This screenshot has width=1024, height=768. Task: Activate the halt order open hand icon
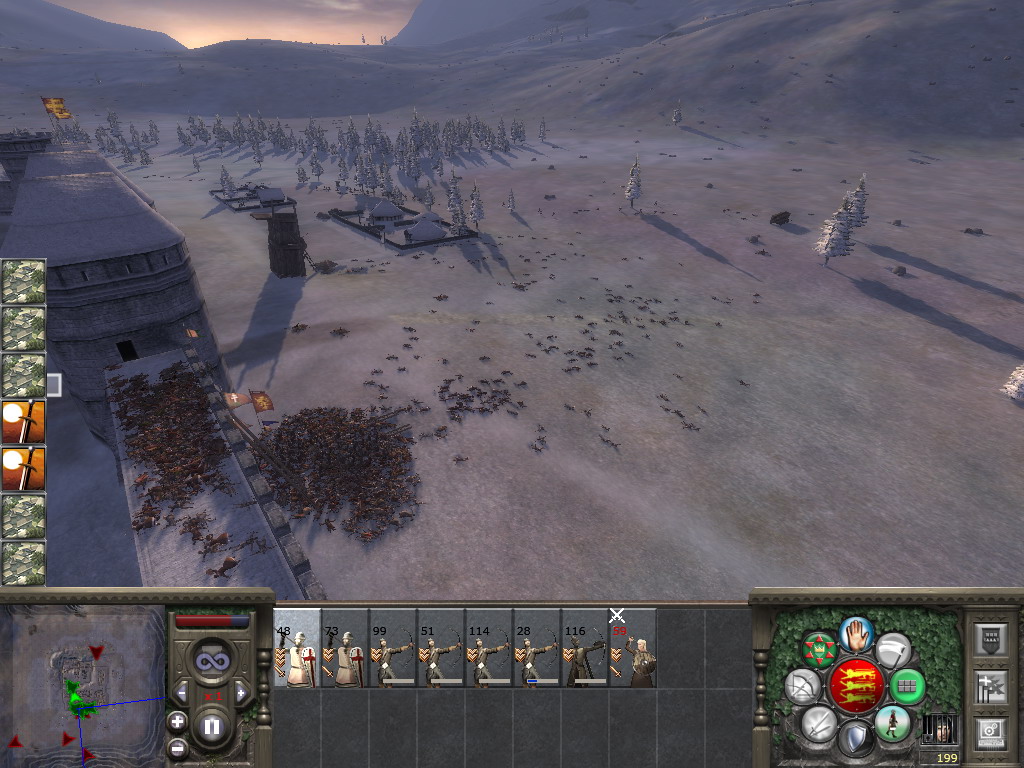coord(856,634)
